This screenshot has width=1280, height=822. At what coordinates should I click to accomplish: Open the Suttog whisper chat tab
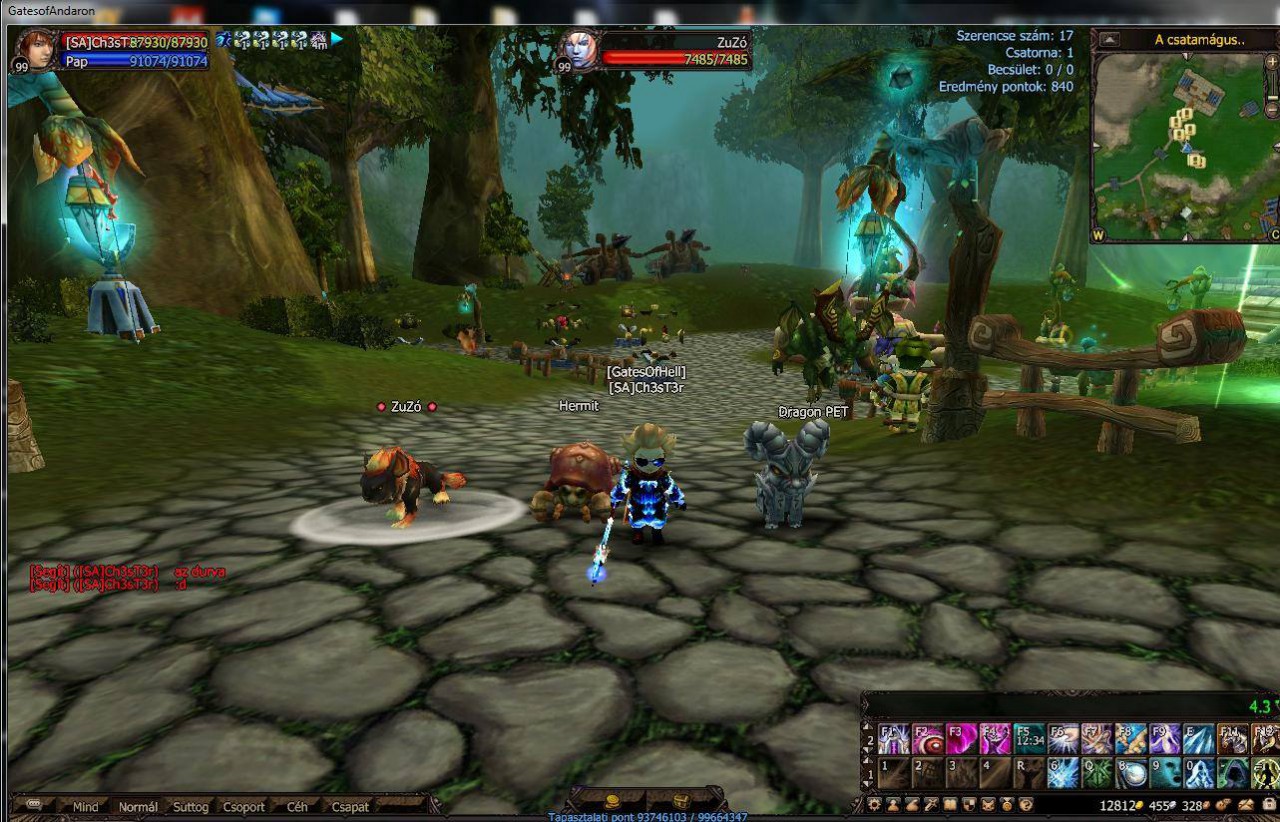pos(190,807)
